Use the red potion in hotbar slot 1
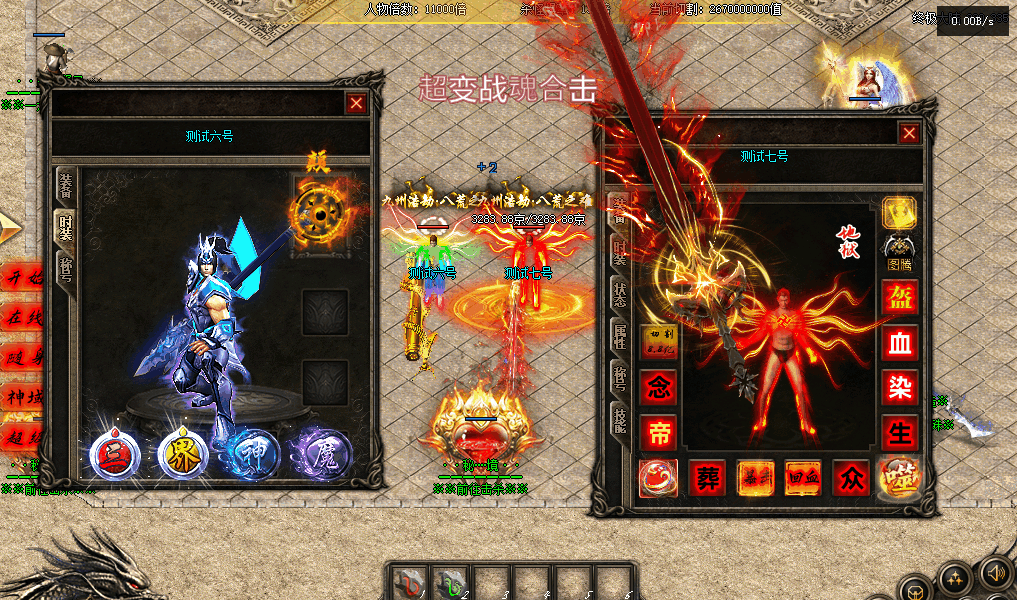Screen dimensions: 1017x600 pyautogui.click(x=408, y=581)
